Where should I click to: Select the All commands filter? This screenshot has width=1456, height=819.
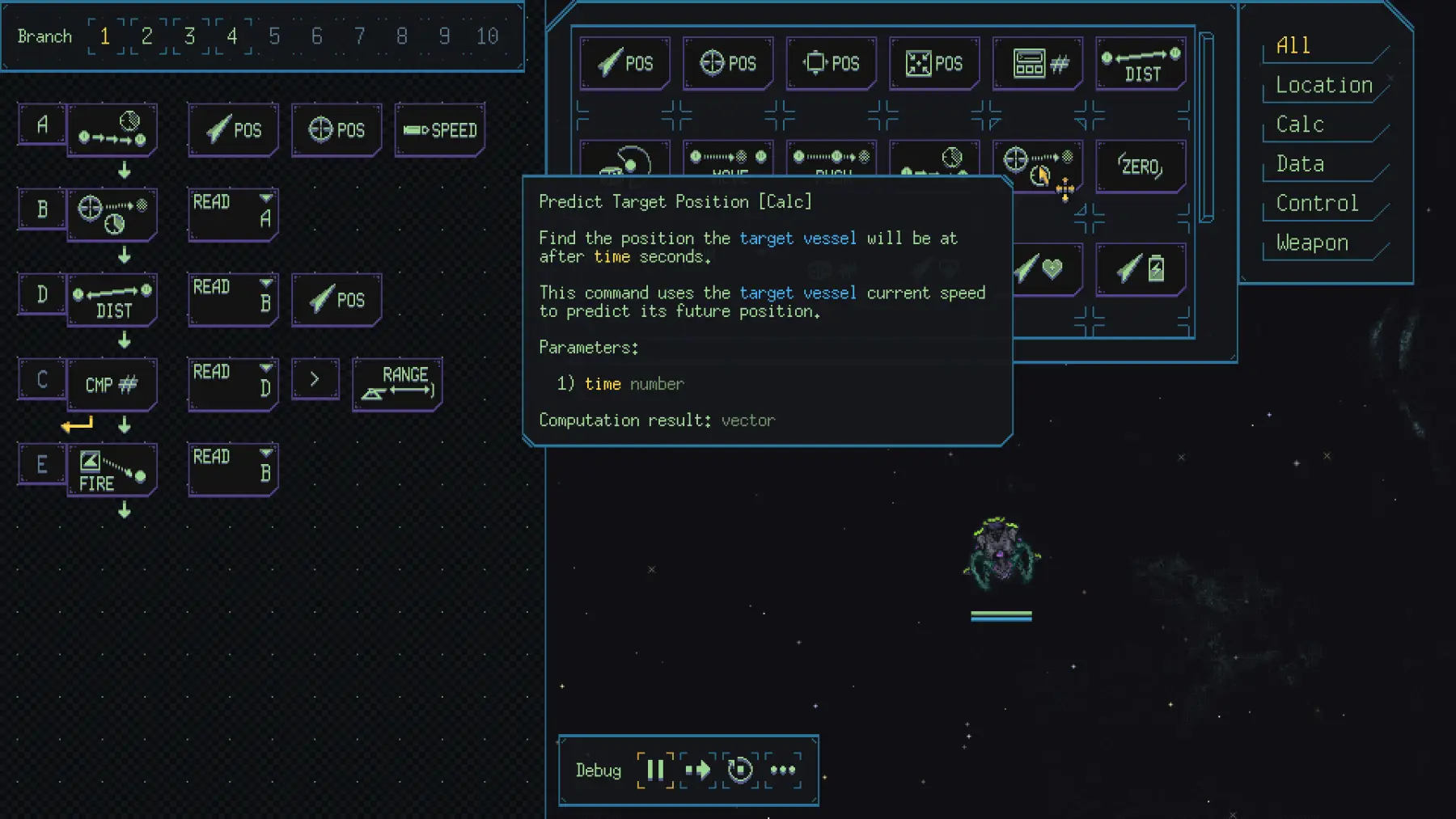click(1293, 46)
